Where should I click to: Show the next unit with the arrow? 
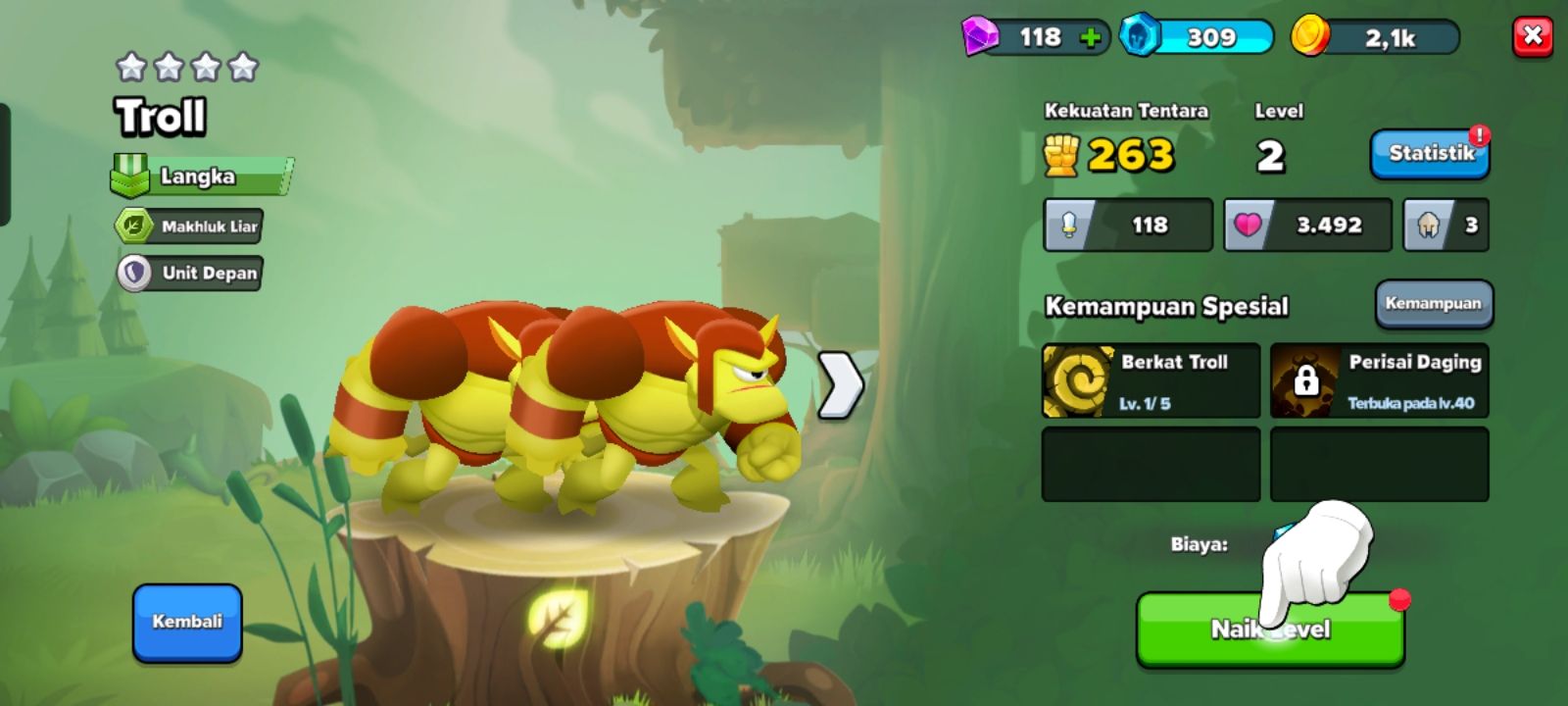840,384
